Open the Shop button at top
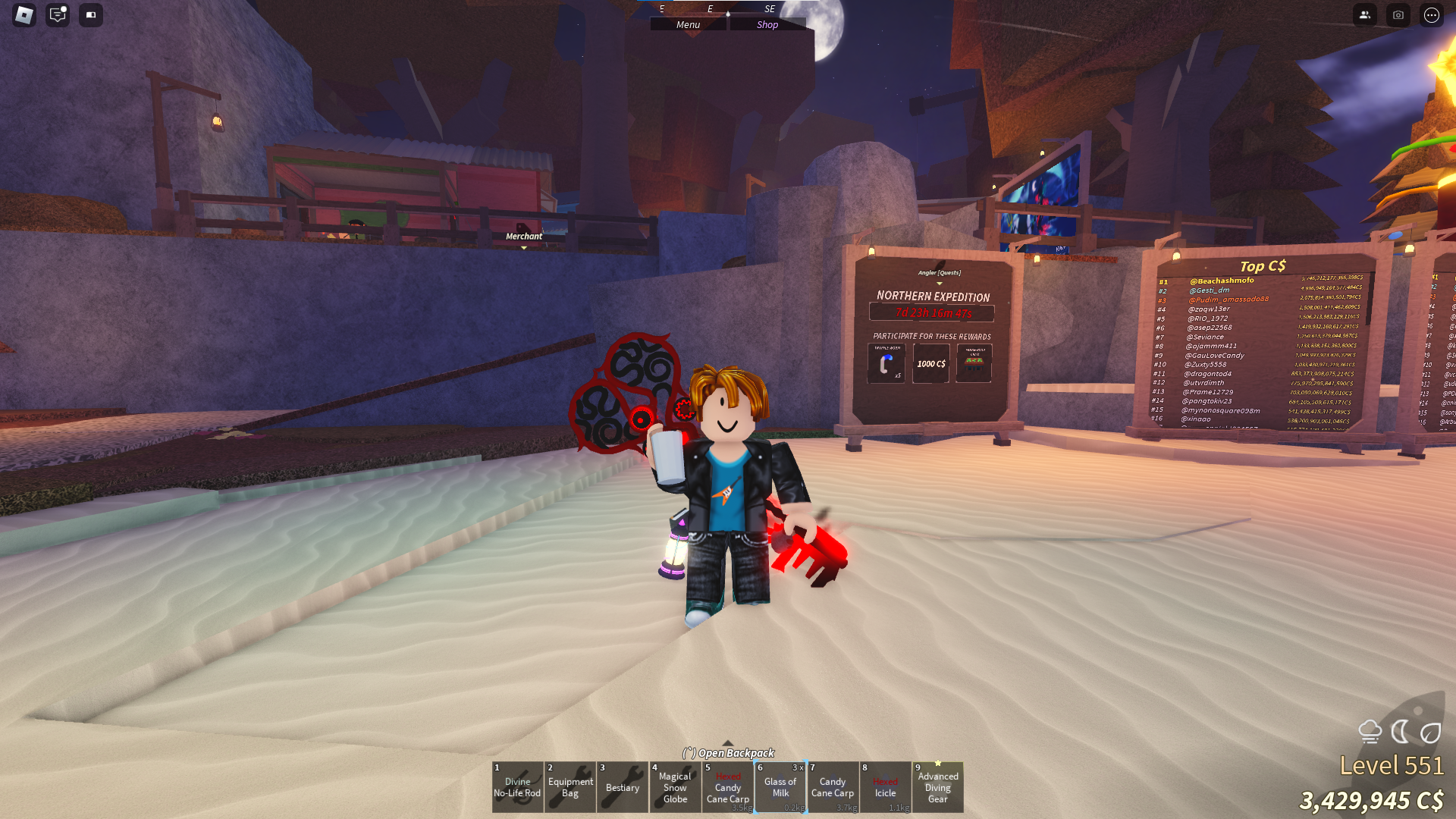The height and width of the screenshot is (819, 1456). click(x=767, y=24)
